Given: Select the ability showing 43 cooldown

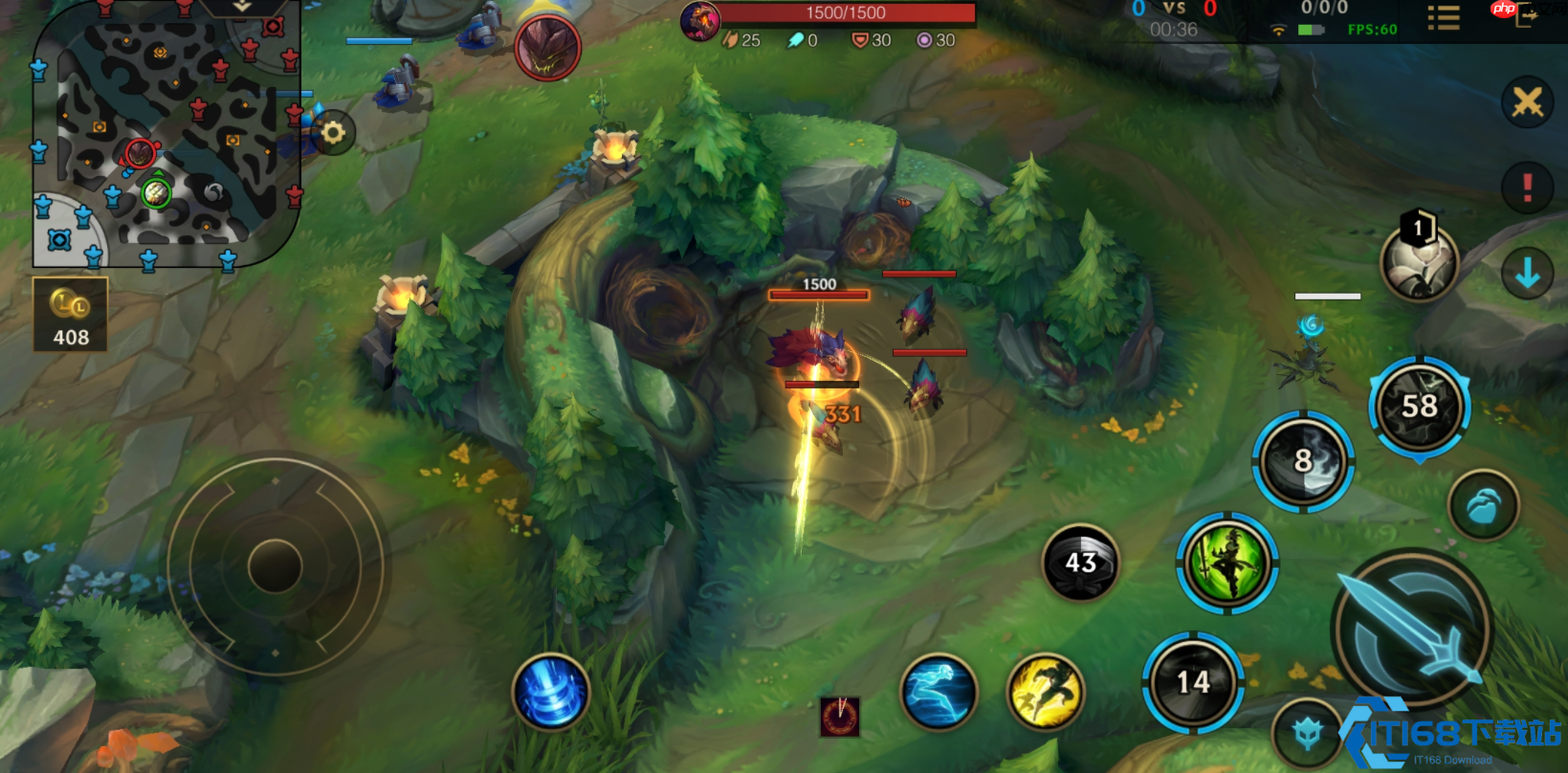Looking at the screenshot, I should click(x=1080, y=563).
